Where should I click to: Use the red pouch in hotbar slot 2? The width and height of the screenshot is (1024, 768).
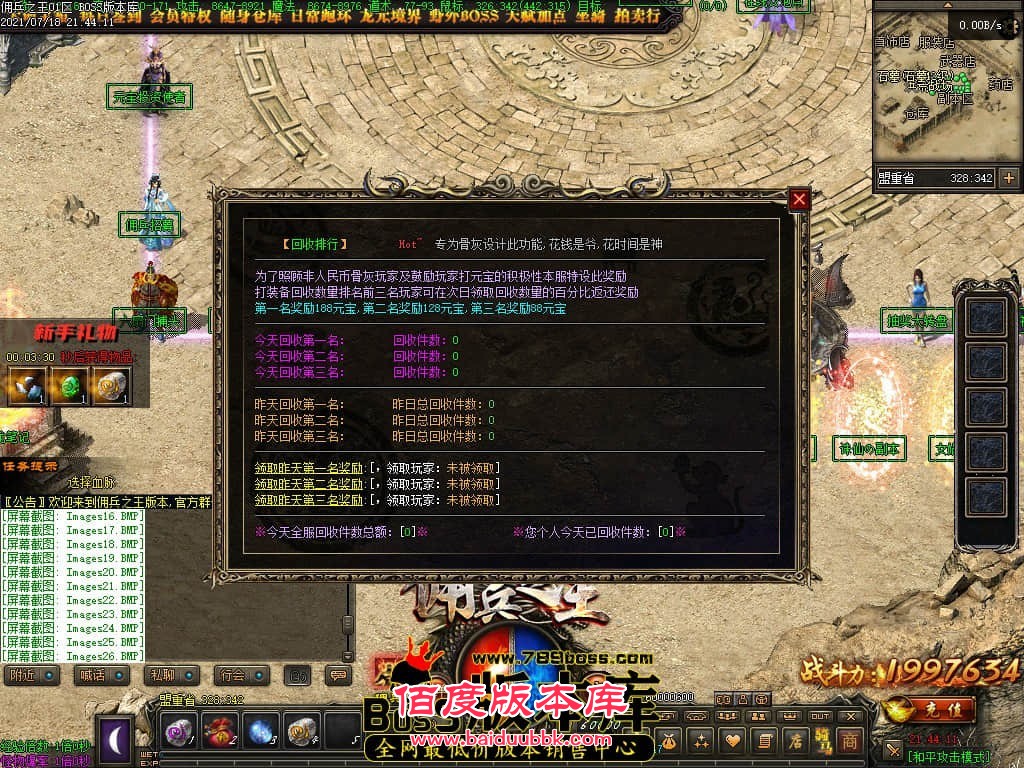coord(221,731)
